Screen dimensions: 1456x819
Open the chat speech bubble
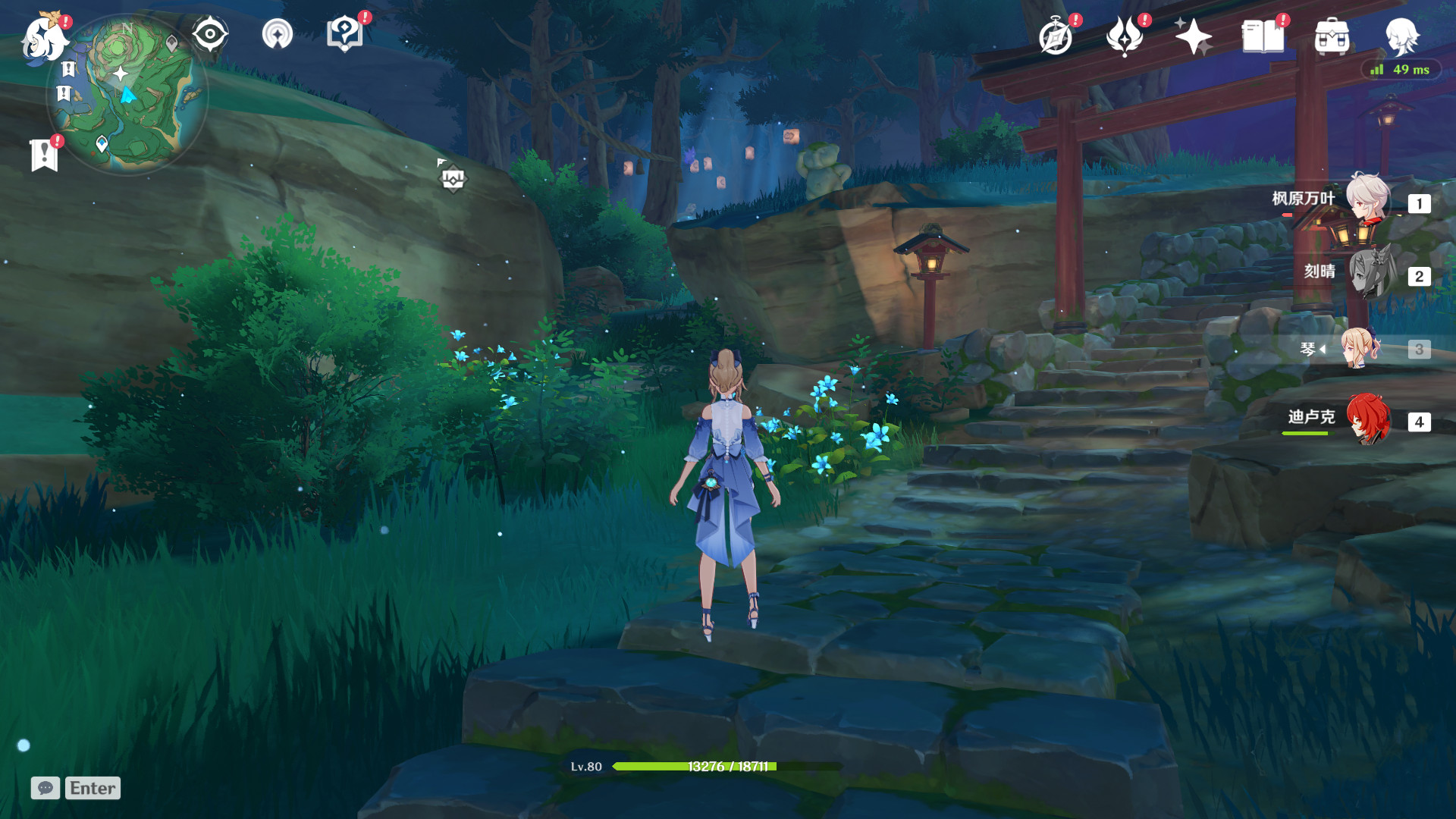[x=45, y=788]
